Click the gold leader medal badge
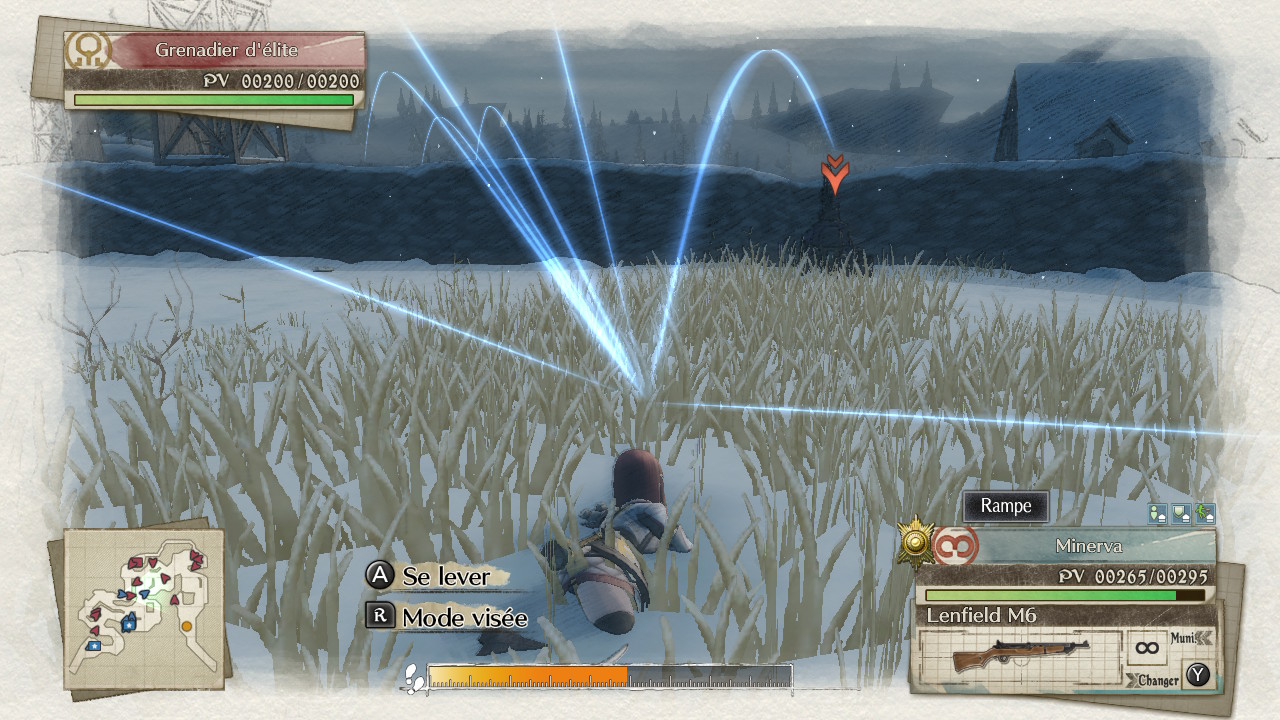Screen dimensions: 1280x720 coord(915,541)
